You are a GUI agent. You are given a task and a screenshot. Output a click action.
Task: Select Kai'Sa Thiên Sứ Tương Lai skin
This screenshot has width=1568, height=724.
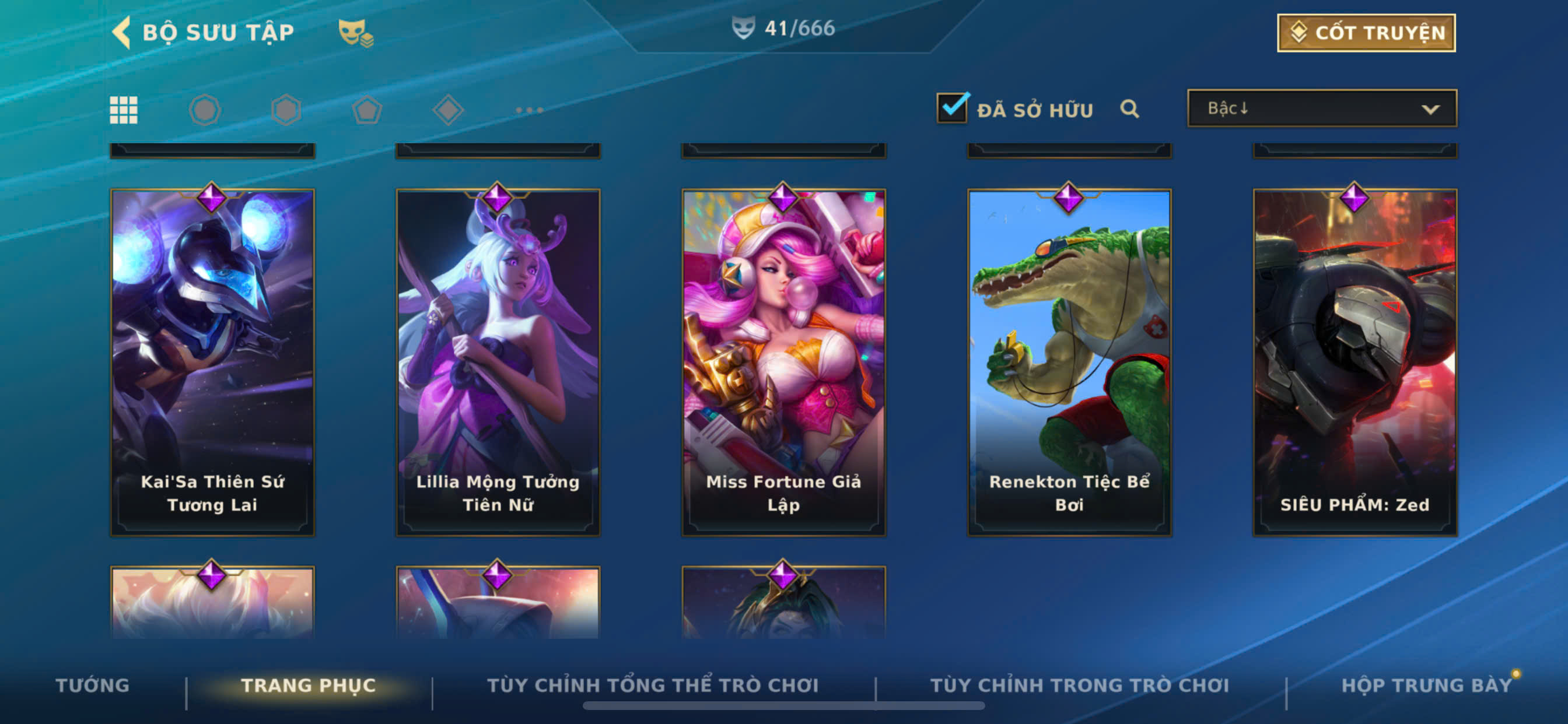[212, 363]
